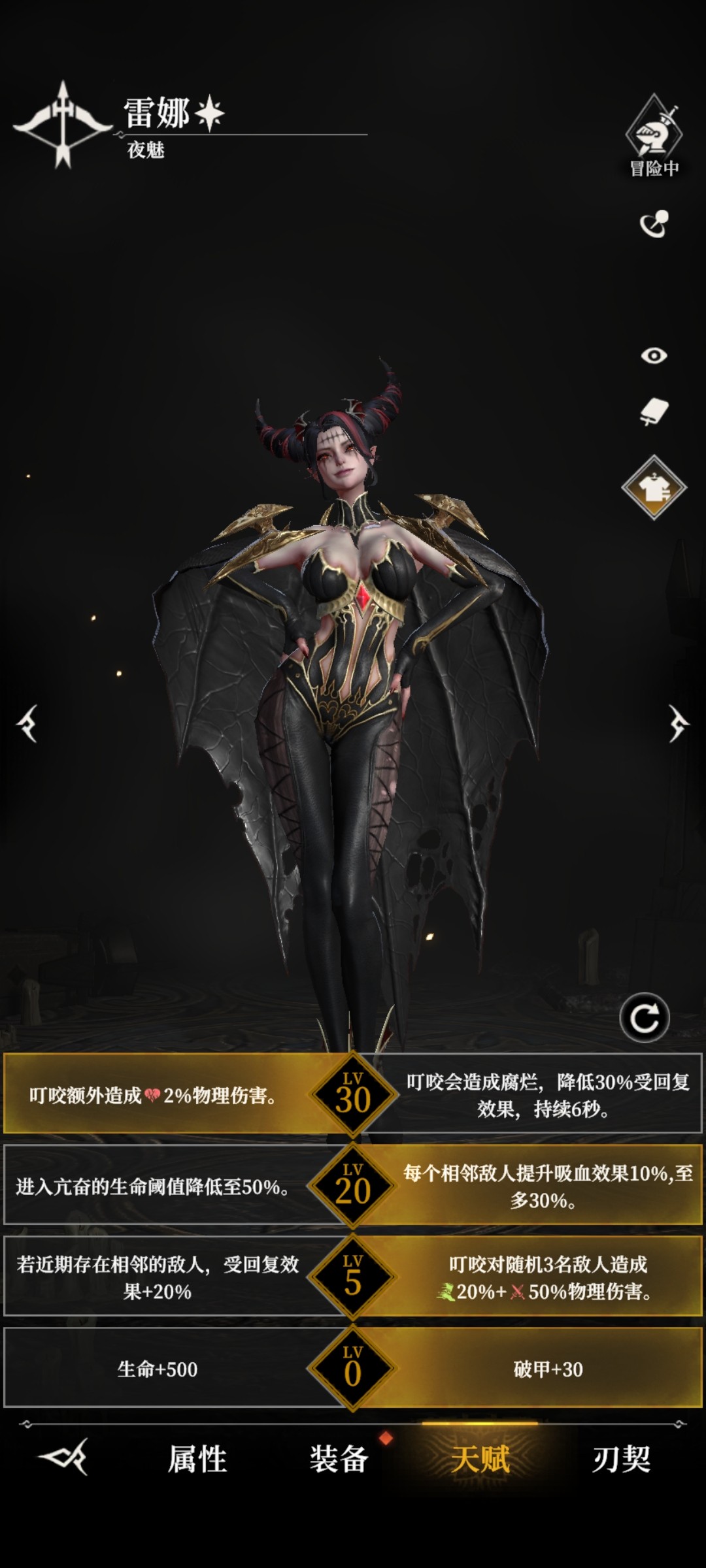The width and height of the screenshot is (706, 1568).
Task: Show the previous character with left arrow
Action: [27, 724]
